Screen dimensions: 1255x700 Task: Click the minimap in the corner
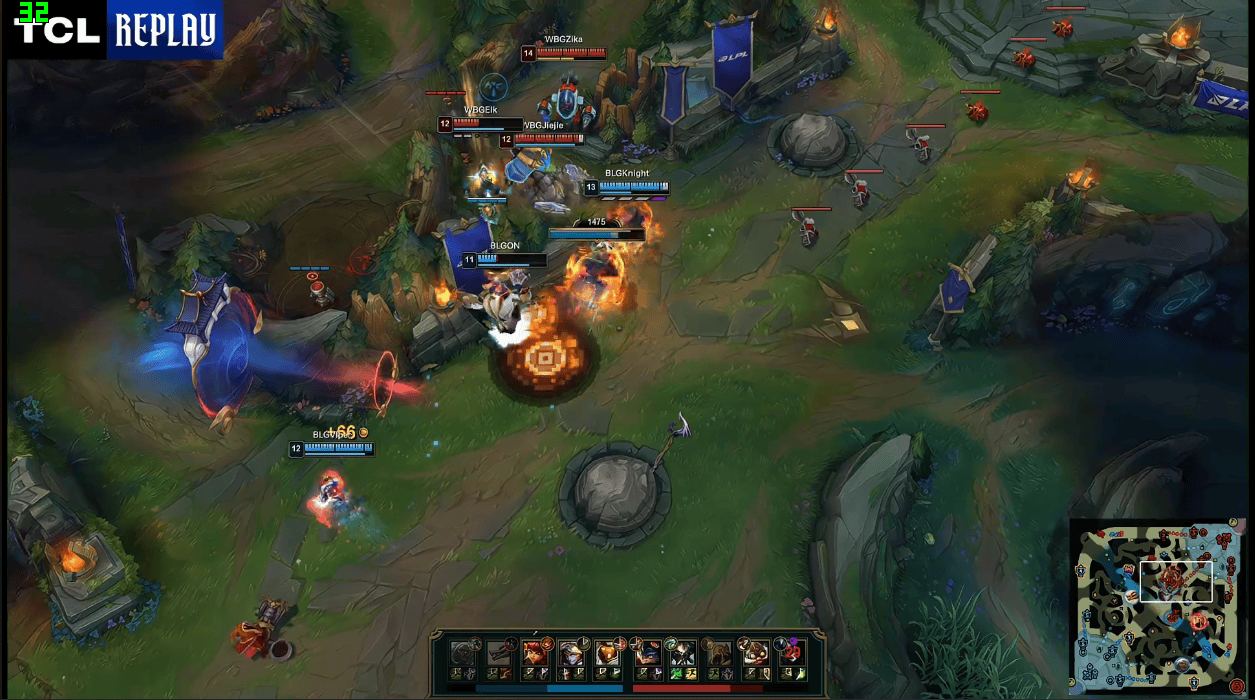click(1159, 606)
